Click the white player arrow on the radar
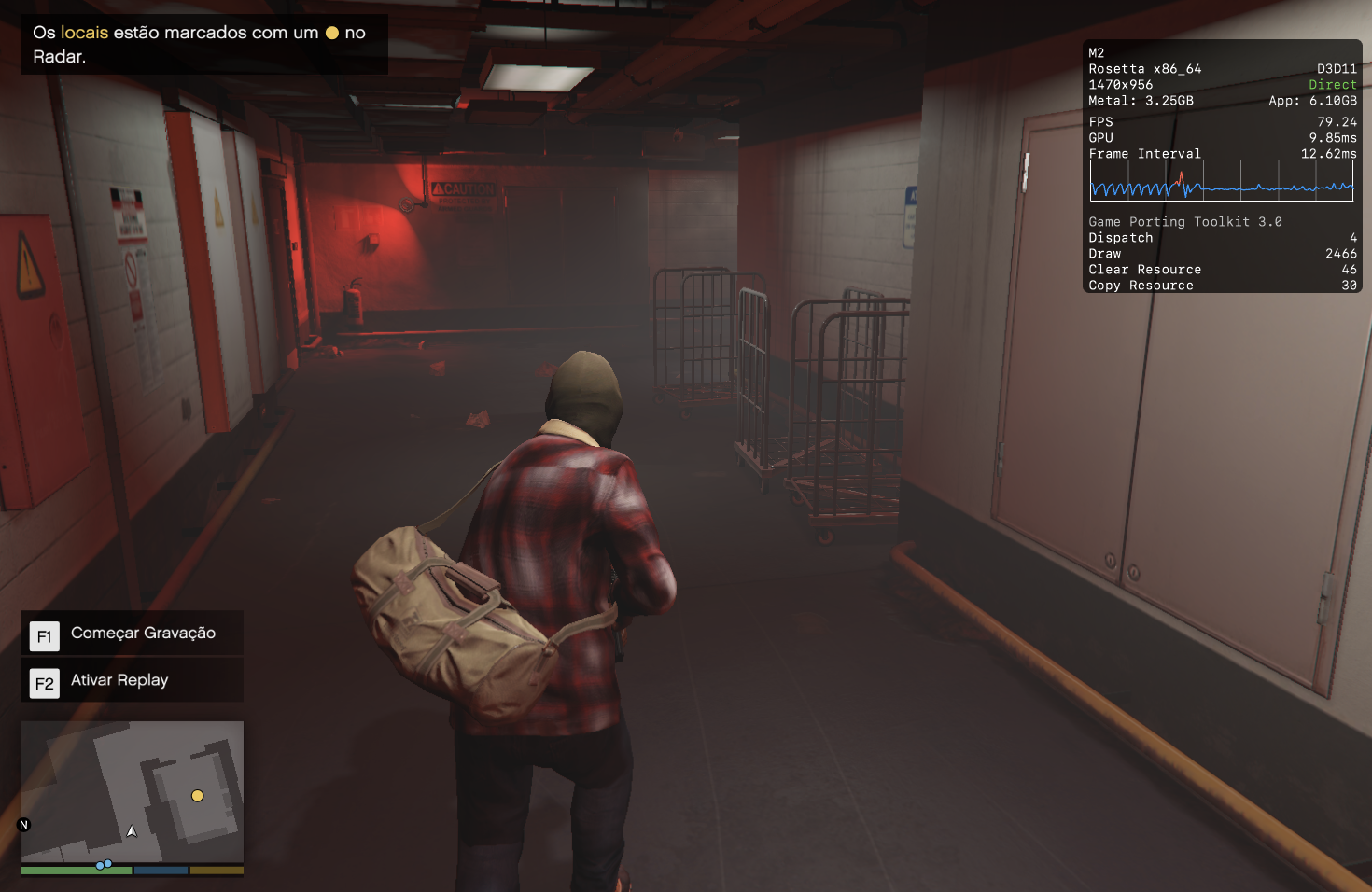The width and height of the screenshot is (1372, 892). click(132, 831)
